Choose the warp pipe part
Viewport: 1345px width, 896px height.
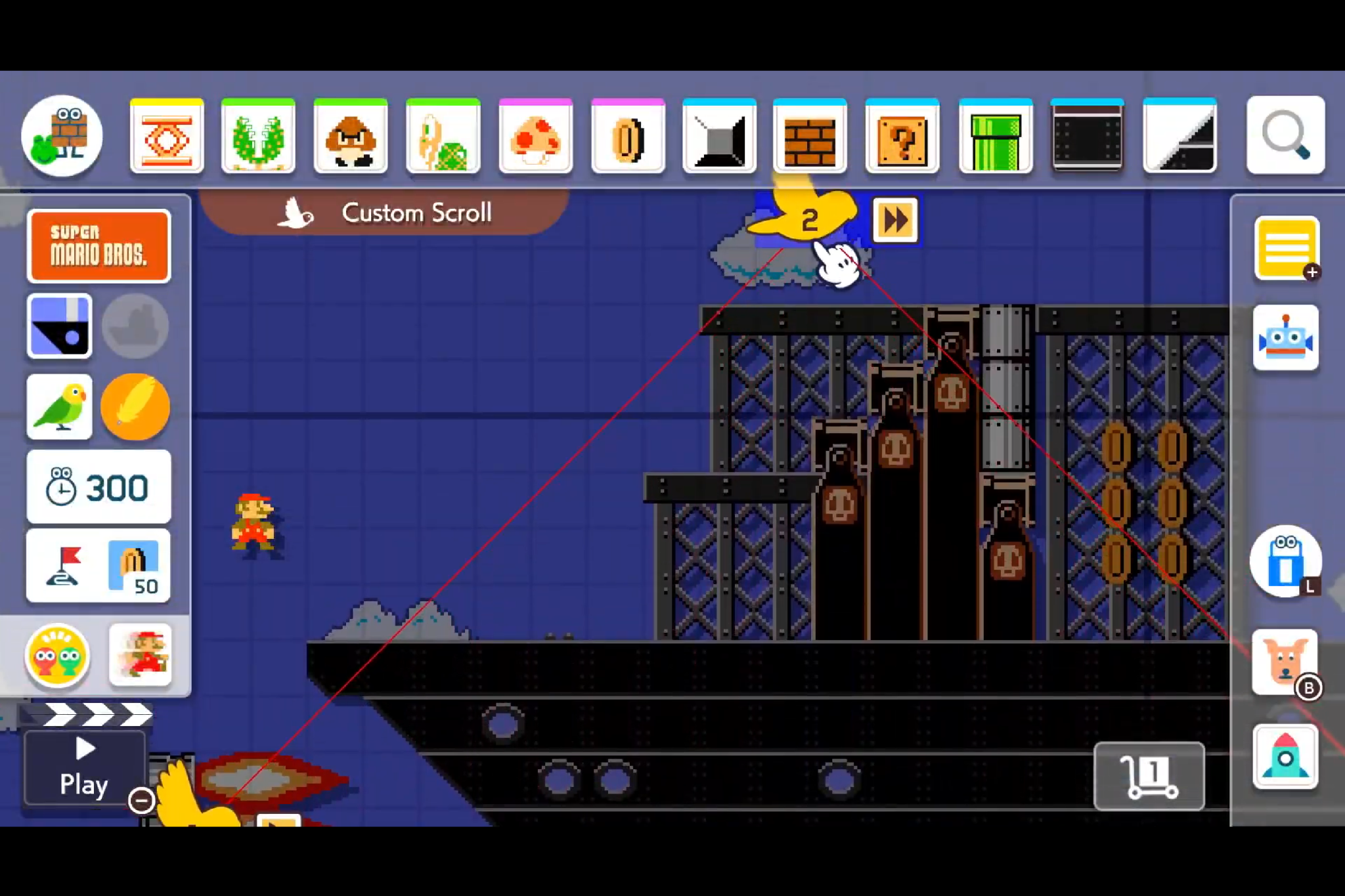(994, 136)
